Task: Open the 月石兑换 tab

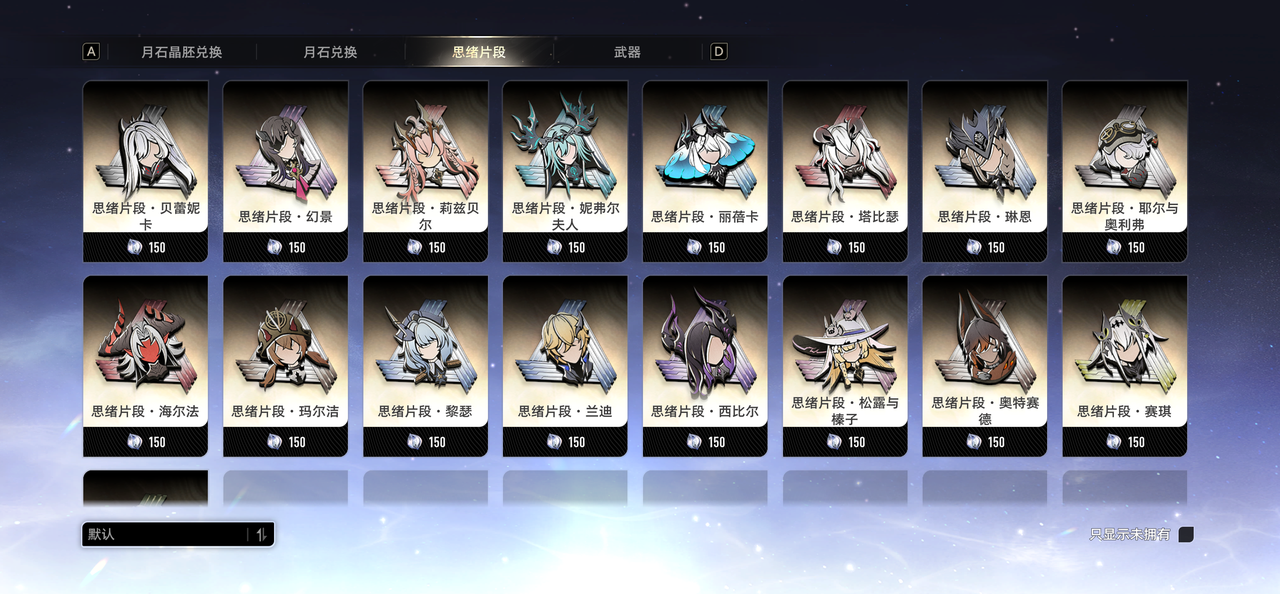Action: 330,52
